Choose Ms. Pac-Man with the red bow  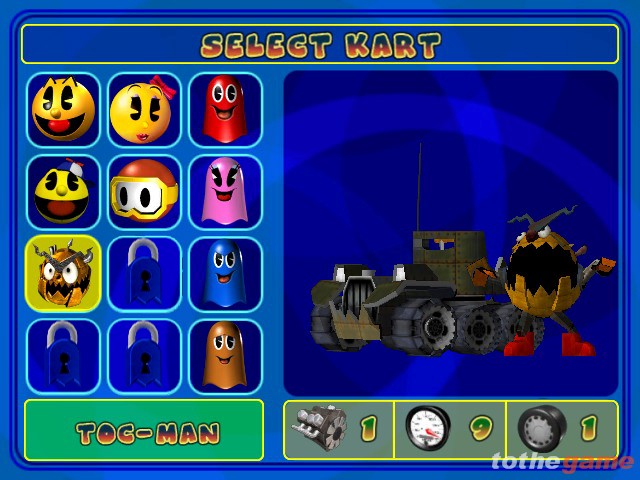pyautogui.click(x=144, y=109)
